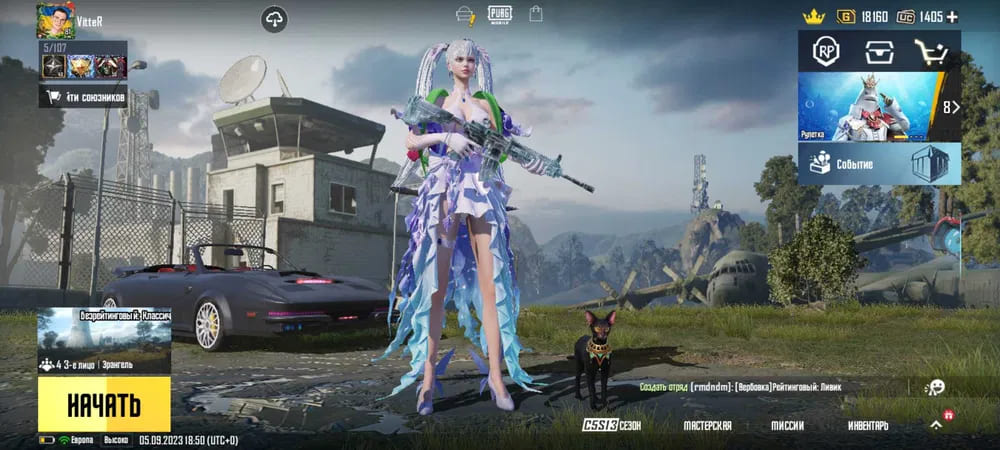Open the shopping cart store

coord(931,52)
